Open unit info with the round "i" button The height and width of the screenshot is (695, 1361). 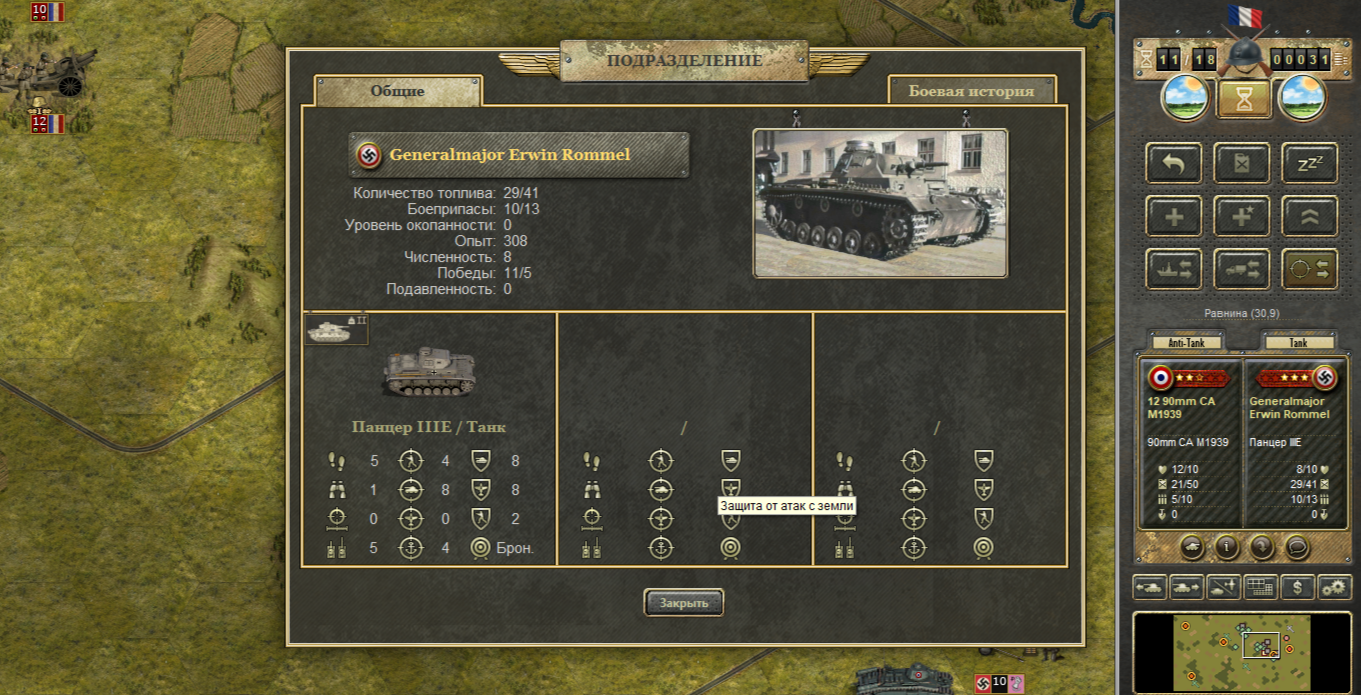(x=1226, y=547)
